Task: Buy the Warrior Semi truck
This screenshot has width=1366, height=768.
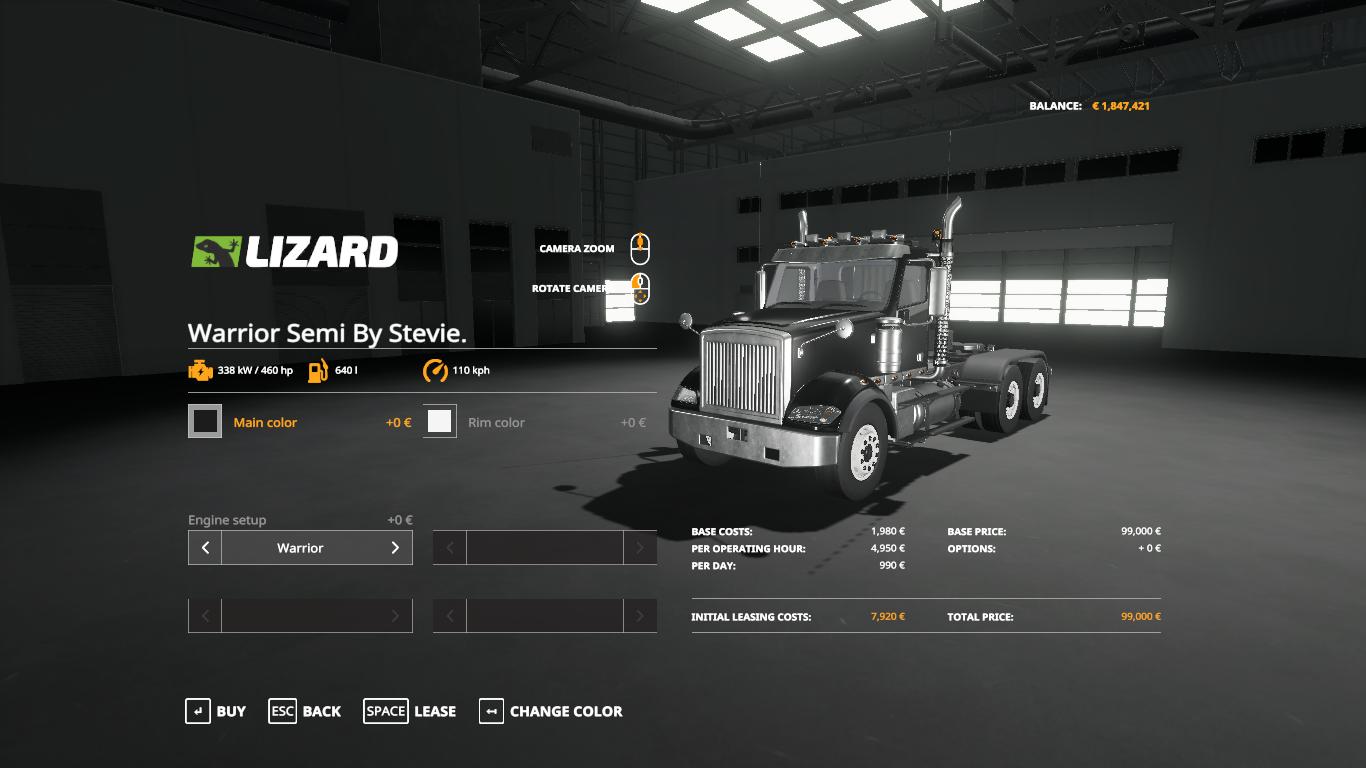Action: click(216, 711)
